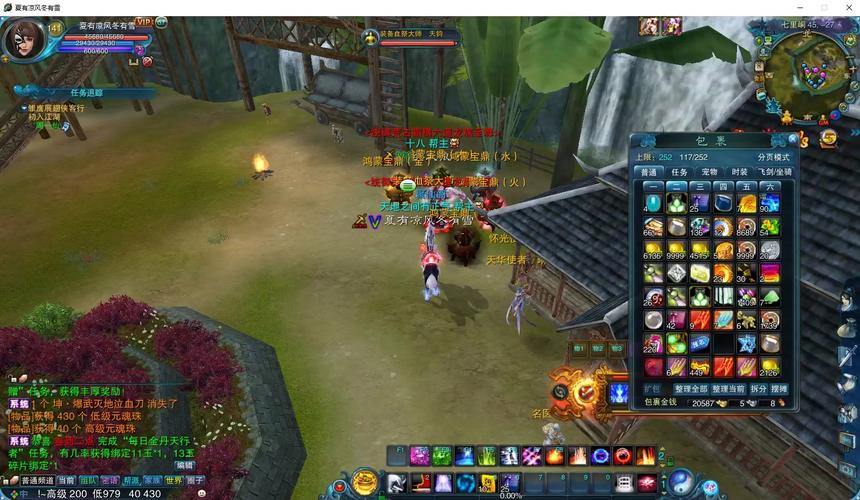Viewport: 860px width, 500px height.
Task: Switch to the 飞剑/坐骑 tab
Action: tap(775, 172)
